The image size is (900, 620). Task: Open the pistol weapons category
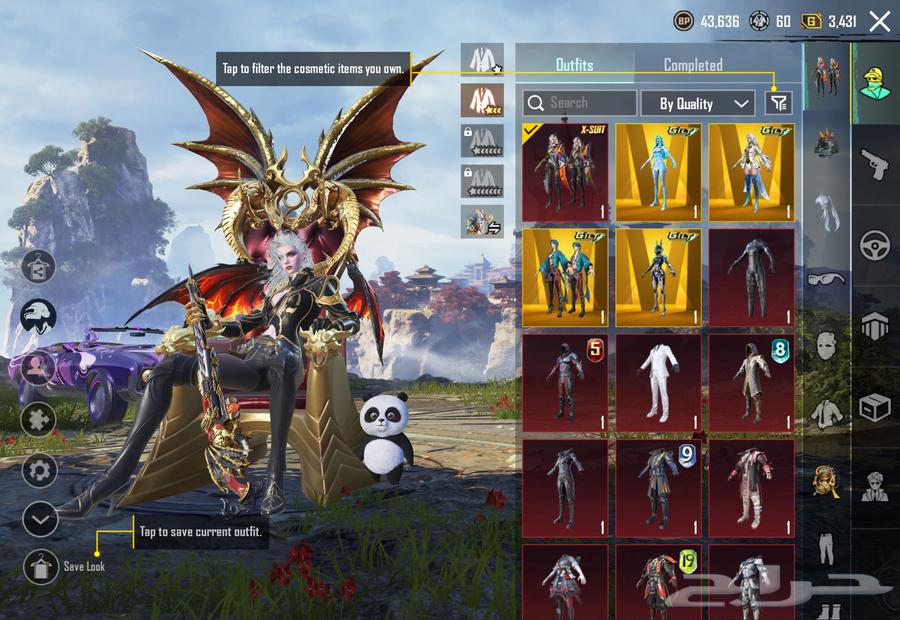(x=875, y=163)
